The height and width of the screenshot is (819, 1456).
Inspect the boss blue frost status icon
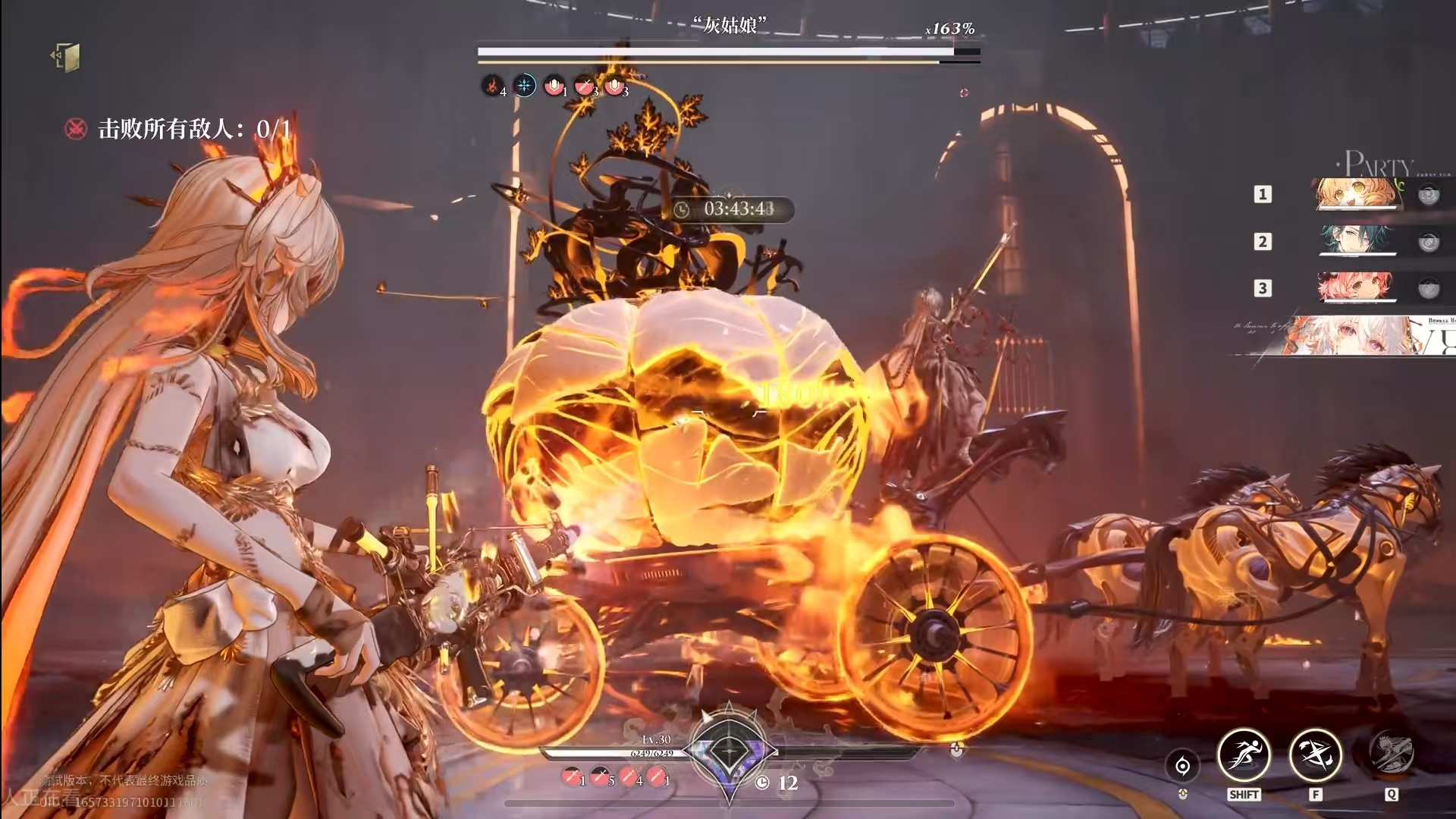(x=524, y=86)
